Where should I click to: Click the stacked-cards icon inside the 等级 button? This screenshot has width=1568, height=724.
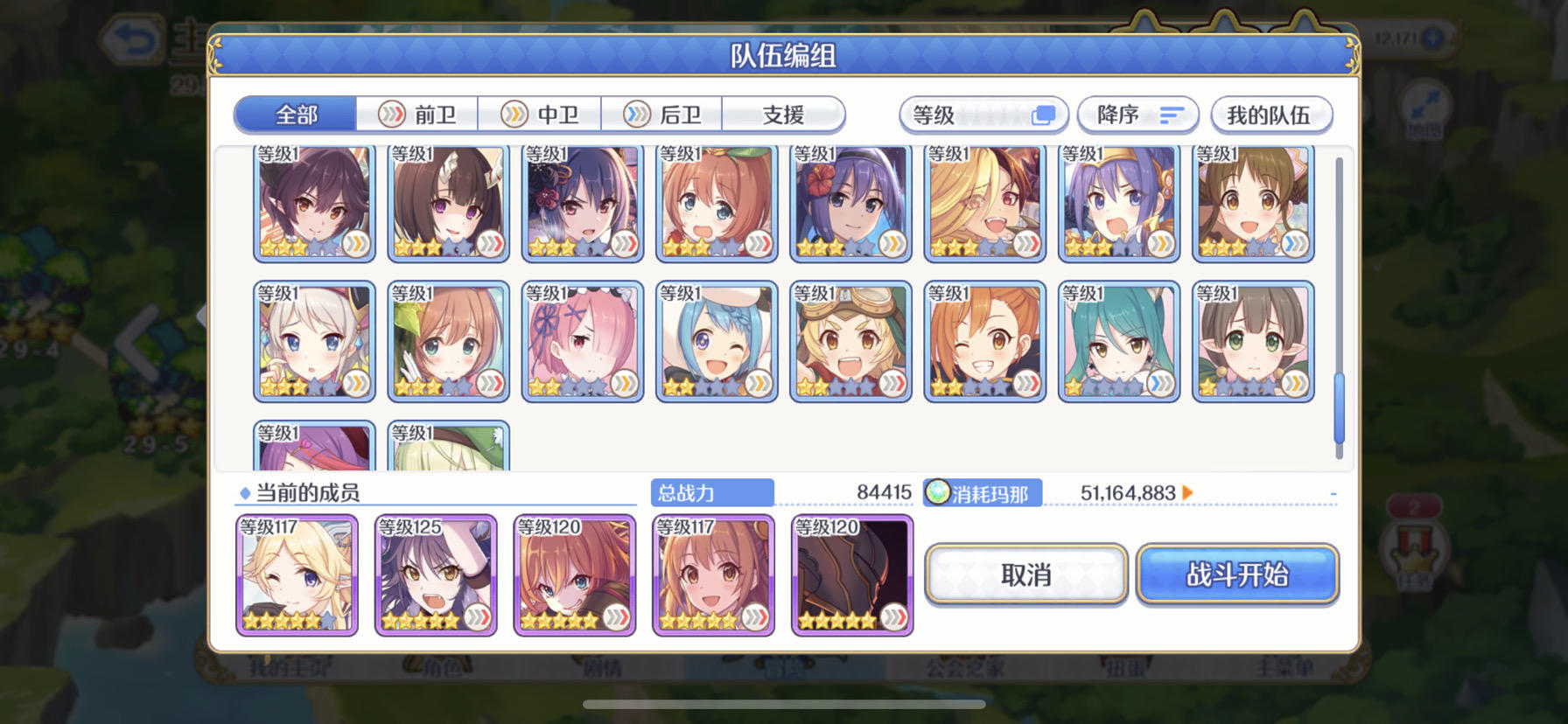(x=1044, y=115)
